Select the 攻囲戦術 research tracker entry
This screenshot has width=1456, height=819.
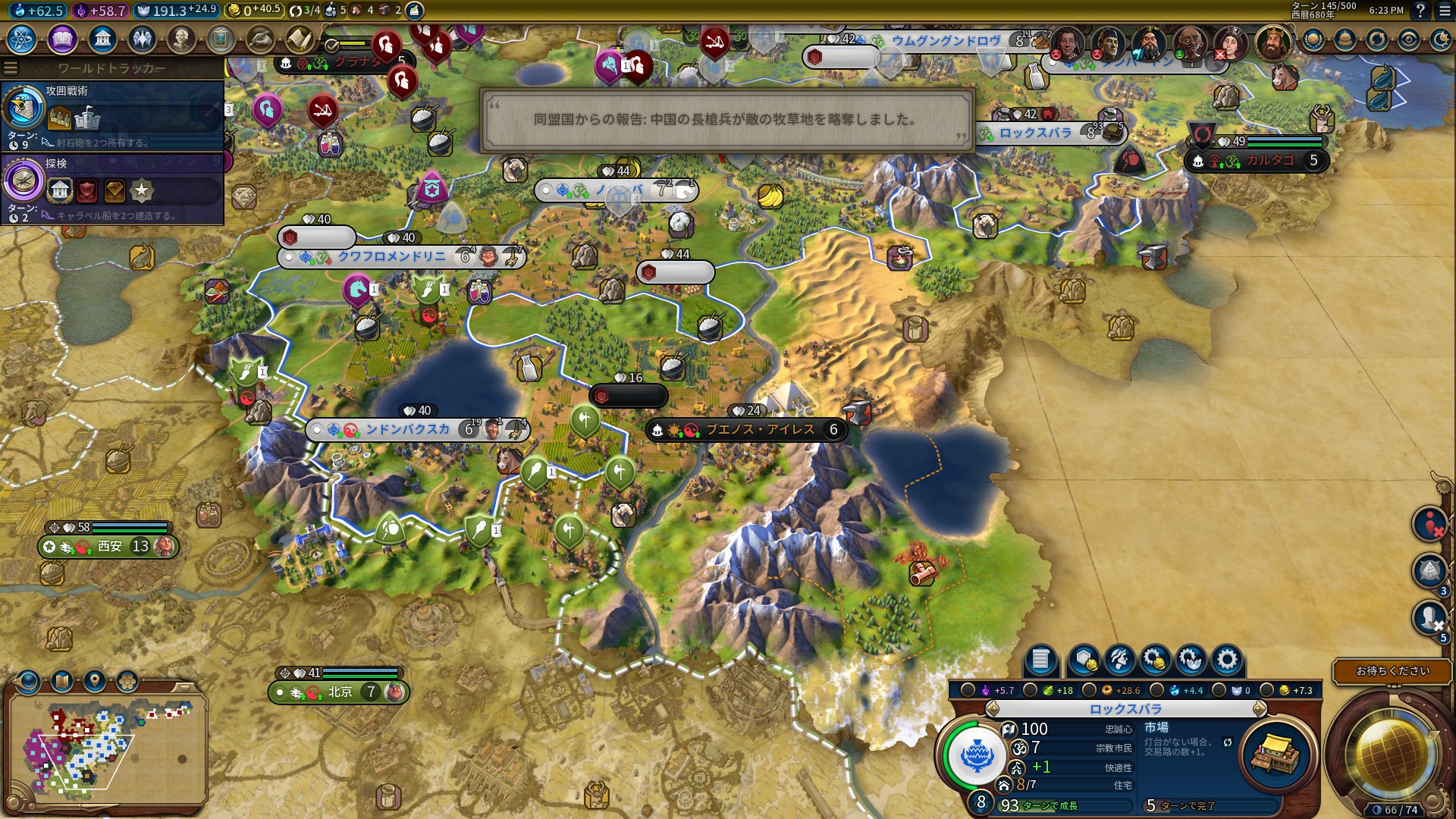tap(114, 114)
